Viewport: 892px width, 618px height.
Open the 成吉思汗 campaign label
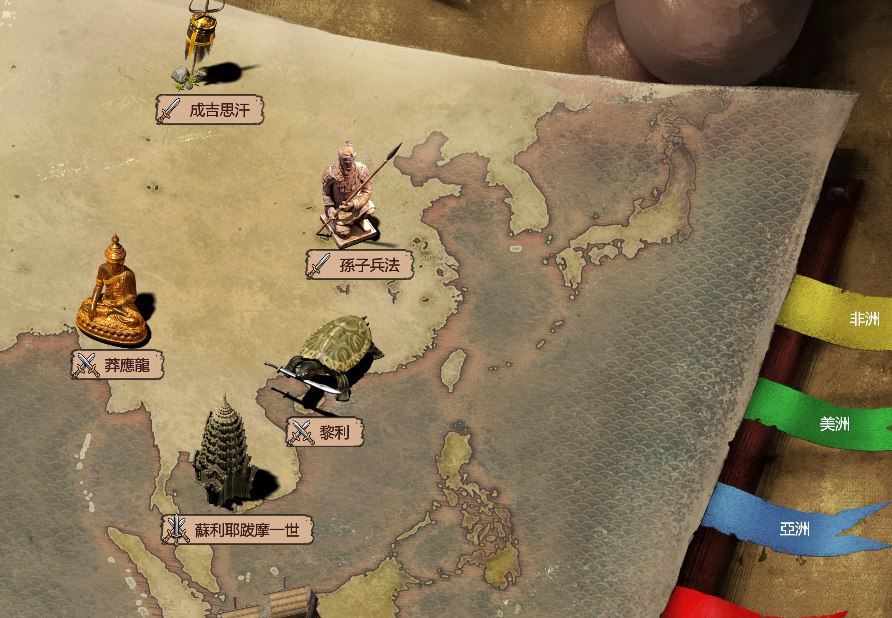point(210,110)
